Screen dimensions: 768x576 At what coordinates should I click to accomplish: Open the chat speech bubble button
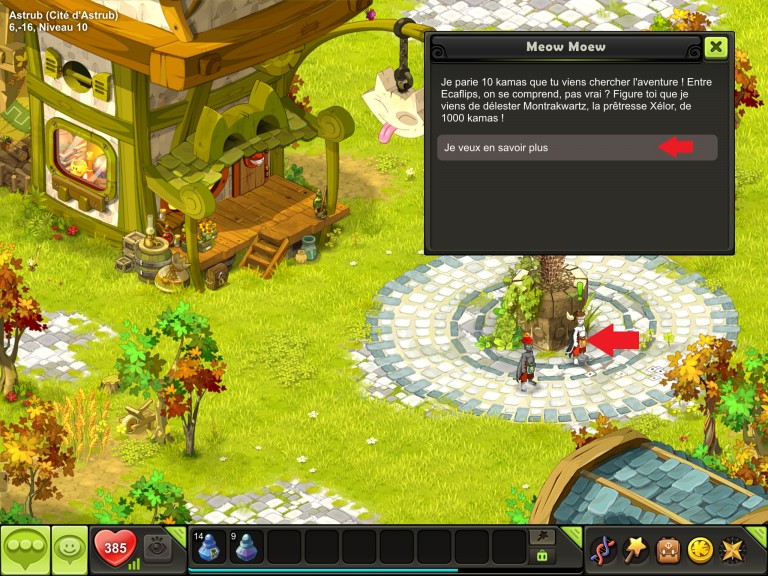pyautogui.click(x=24, y=549)
